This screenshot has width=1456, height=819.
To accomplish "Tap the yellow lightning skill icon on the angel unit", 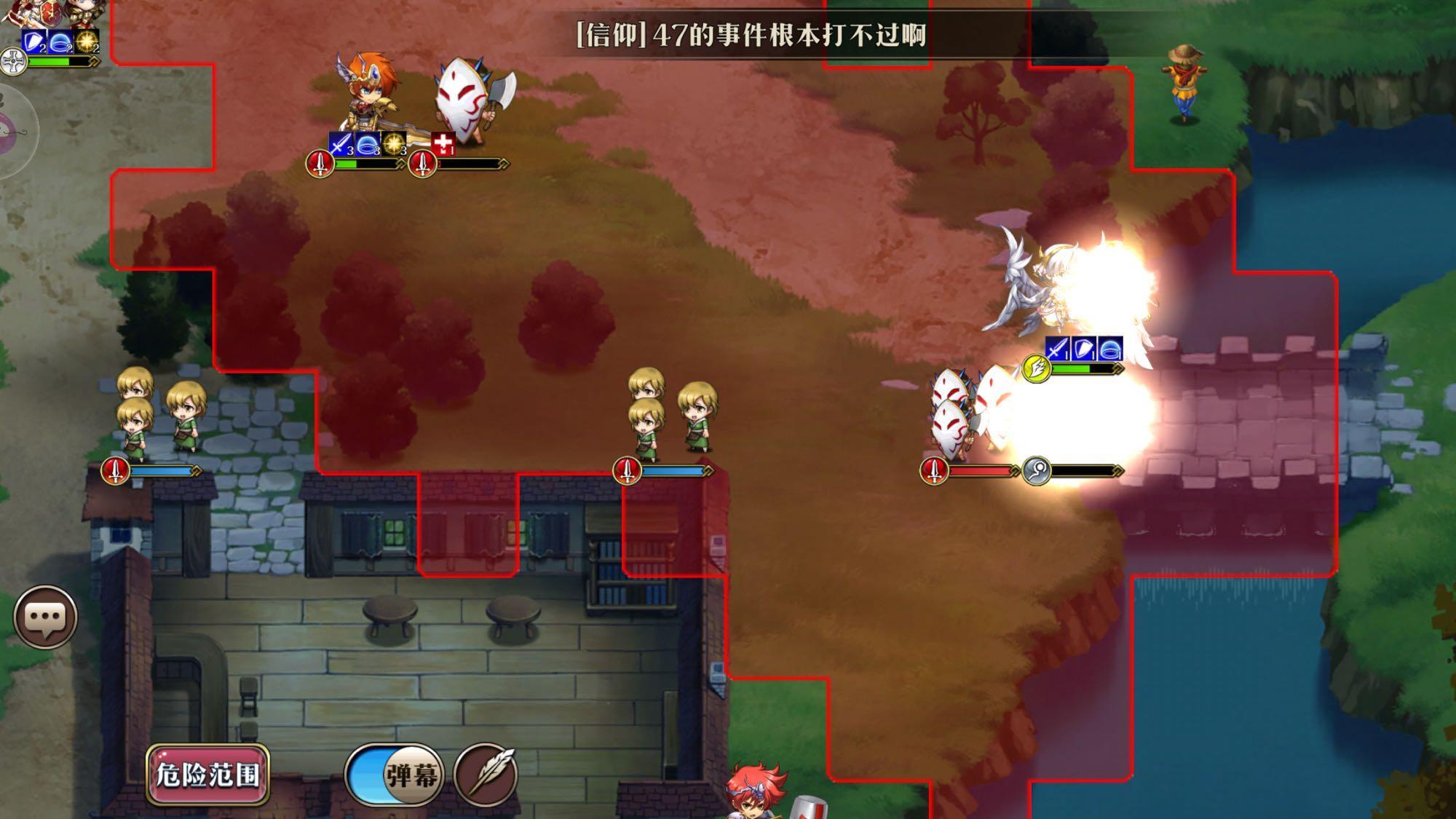I will tap(1035, 368).
